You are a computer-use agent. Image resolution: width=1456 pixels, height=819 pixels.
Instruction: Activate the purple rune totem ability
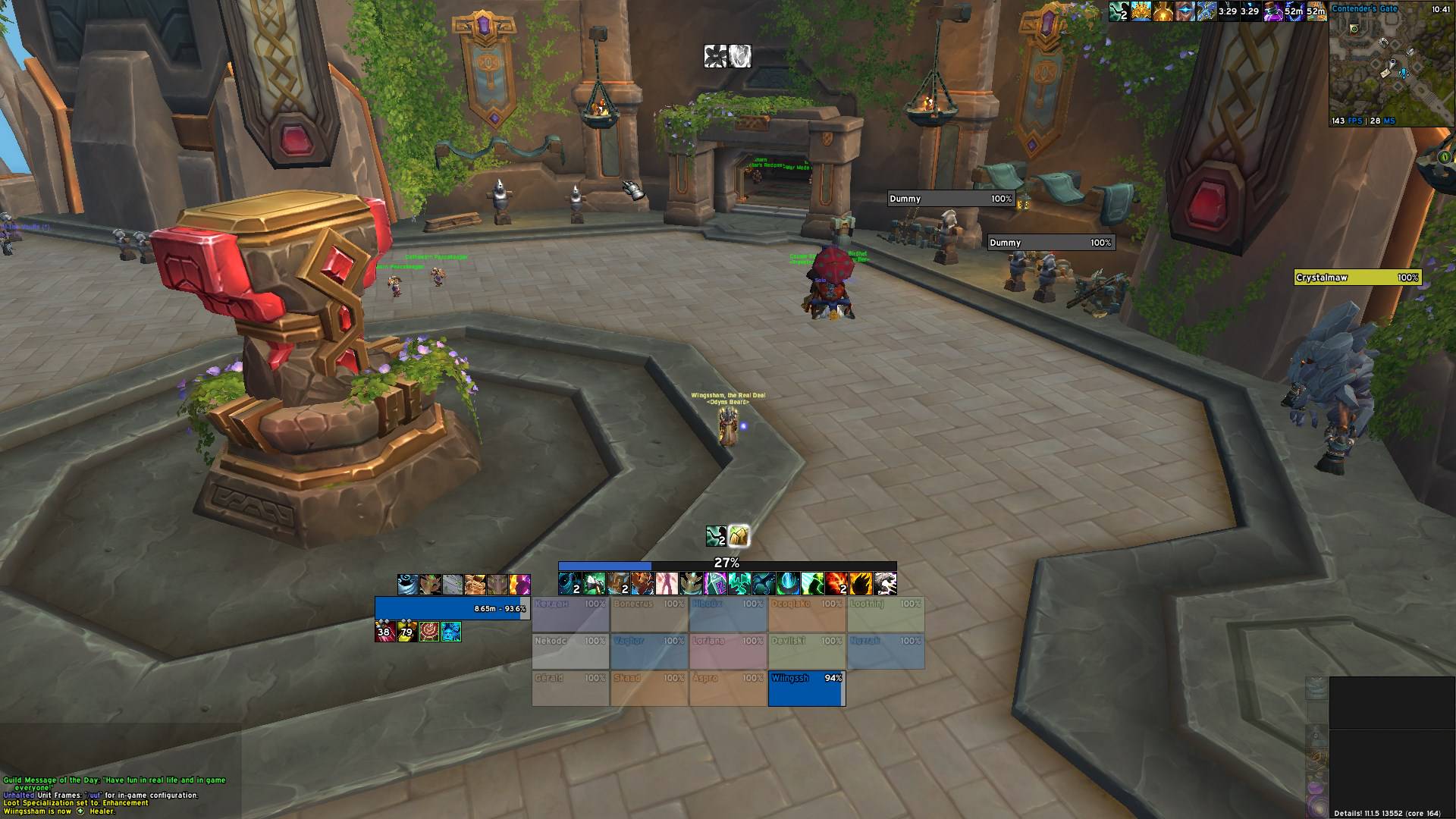coord(716,584)
